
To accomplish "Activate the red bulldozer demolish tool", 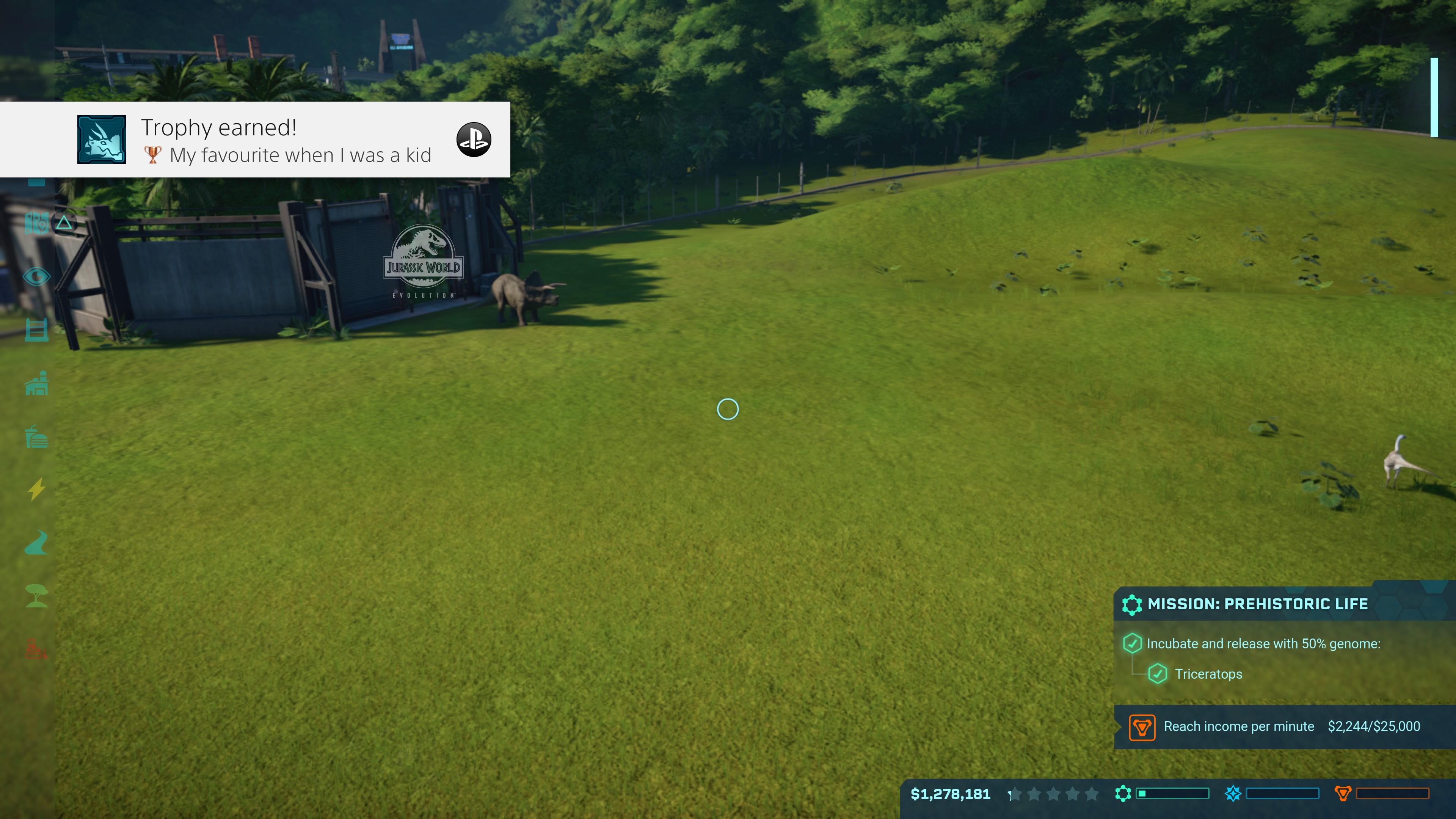I will point(37,649).
